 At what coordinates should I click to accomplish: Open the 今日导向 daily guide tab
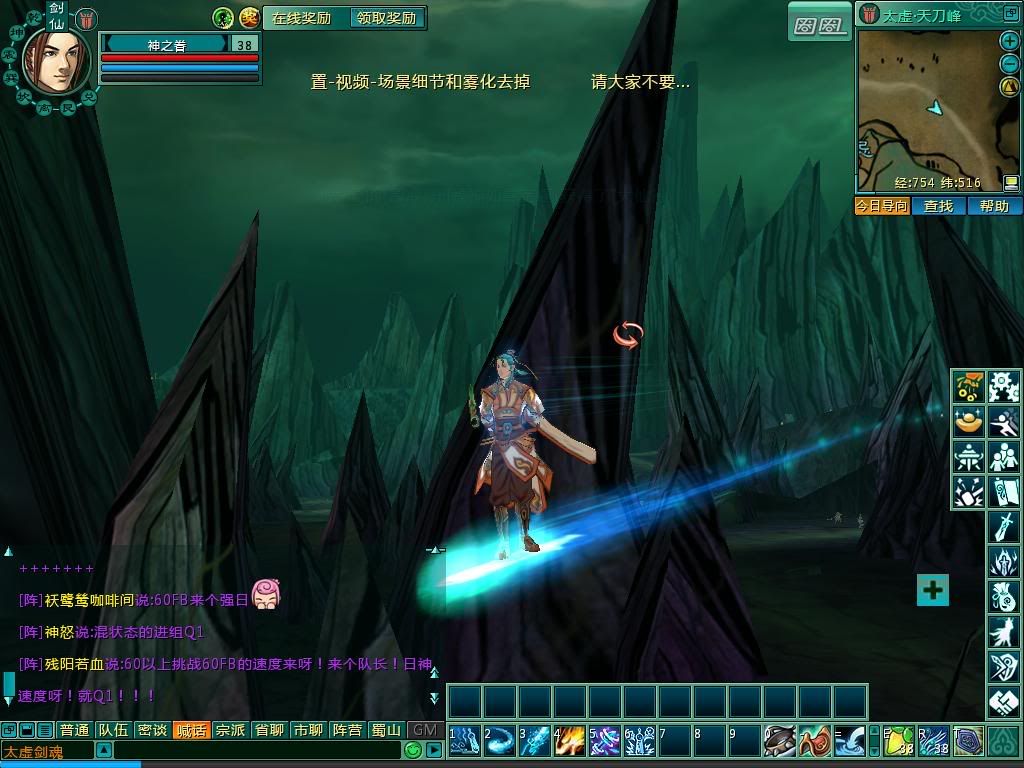[882, 206]
